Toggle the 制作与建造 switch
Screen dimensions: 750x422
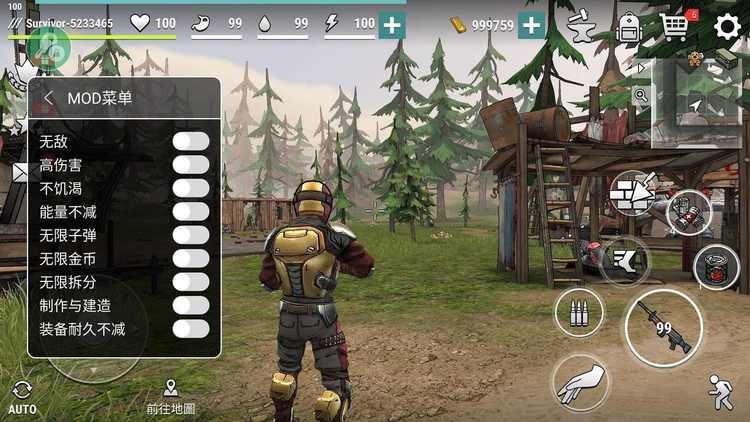[x=190, y=305]
